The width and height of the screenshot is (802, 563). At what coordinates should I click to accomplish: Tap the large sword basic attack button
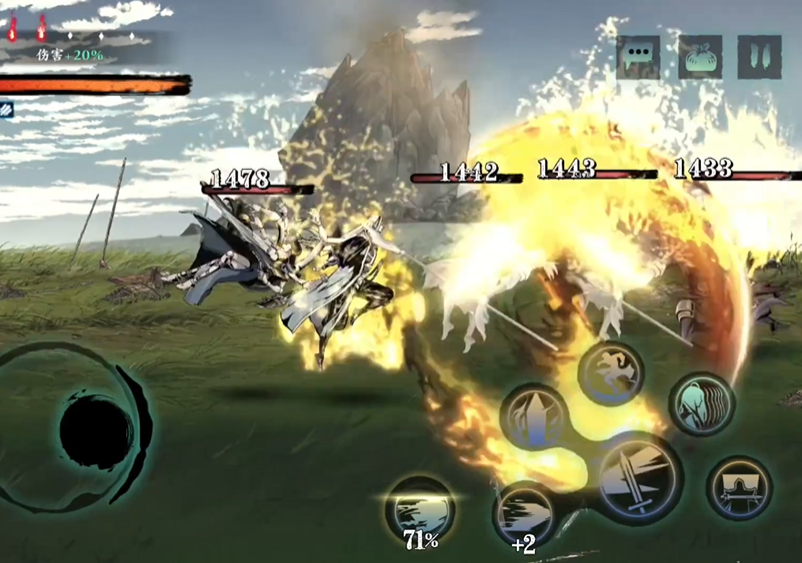(640, 478)
